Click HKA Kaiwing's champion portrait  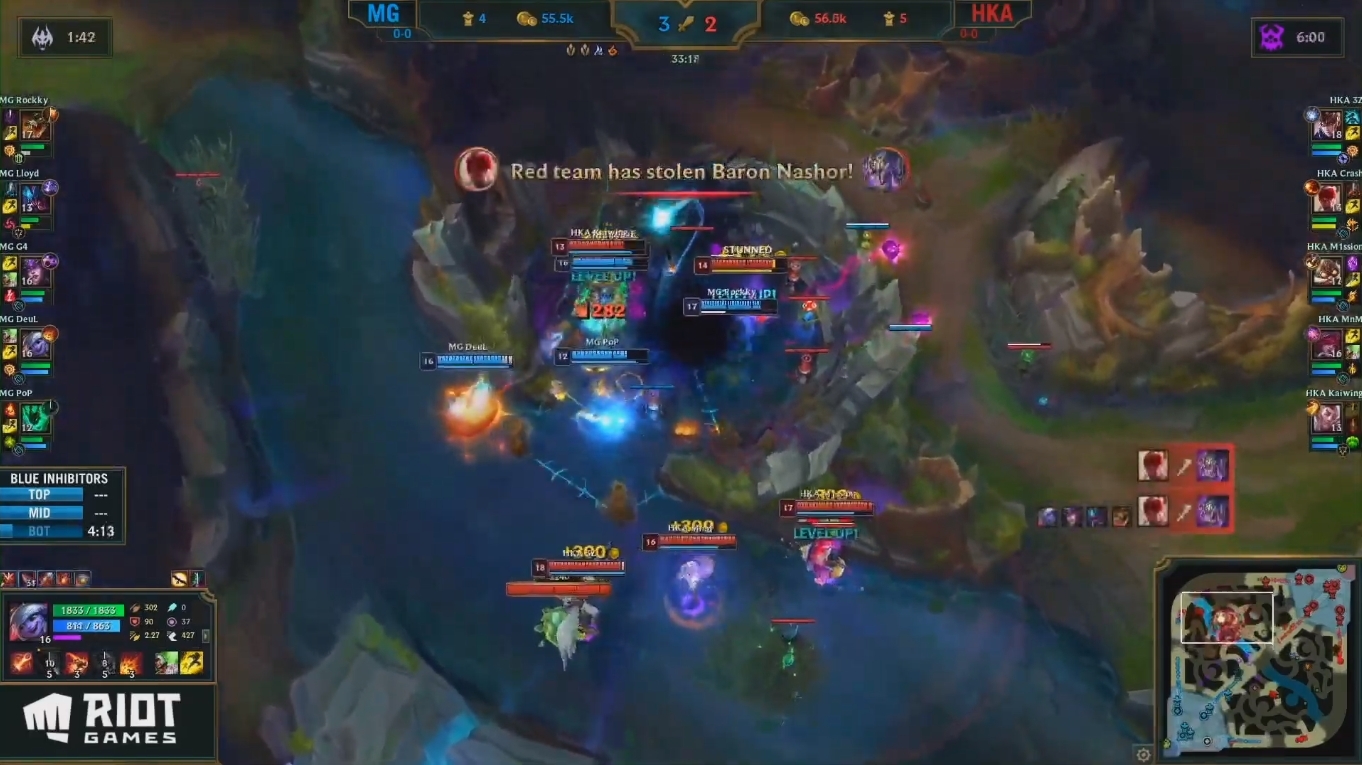[x=1328, y=418]
